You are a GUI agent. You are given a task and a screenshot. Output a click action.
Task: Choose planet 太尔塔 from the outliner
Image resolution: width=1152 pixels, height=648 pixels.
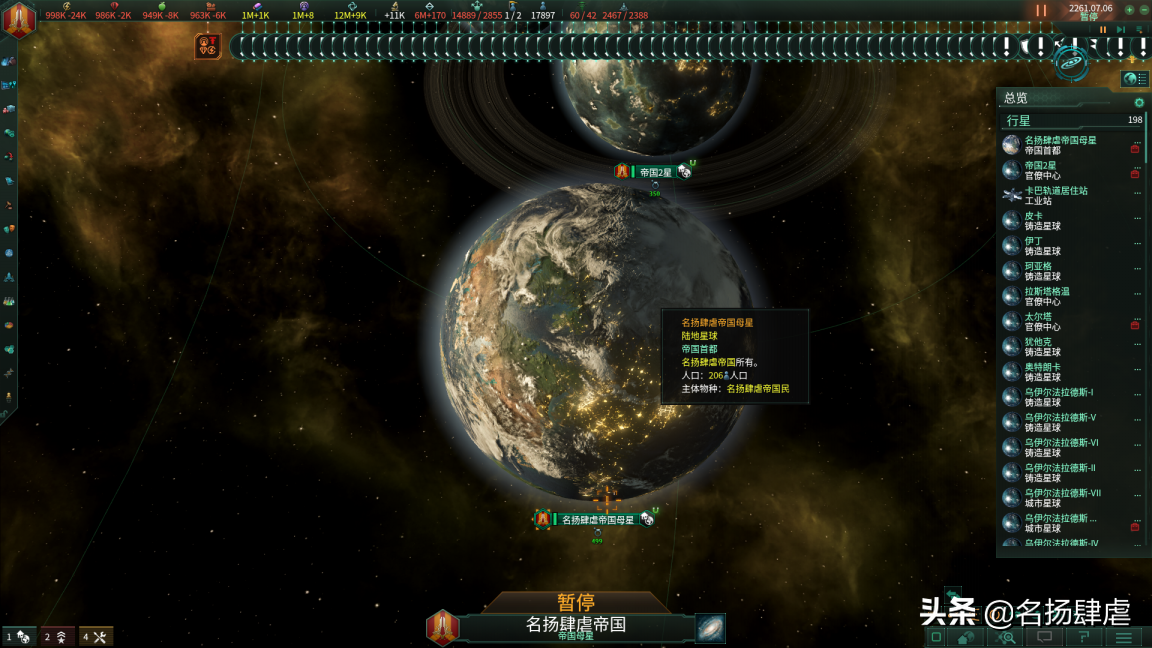tap(1038, 321)
